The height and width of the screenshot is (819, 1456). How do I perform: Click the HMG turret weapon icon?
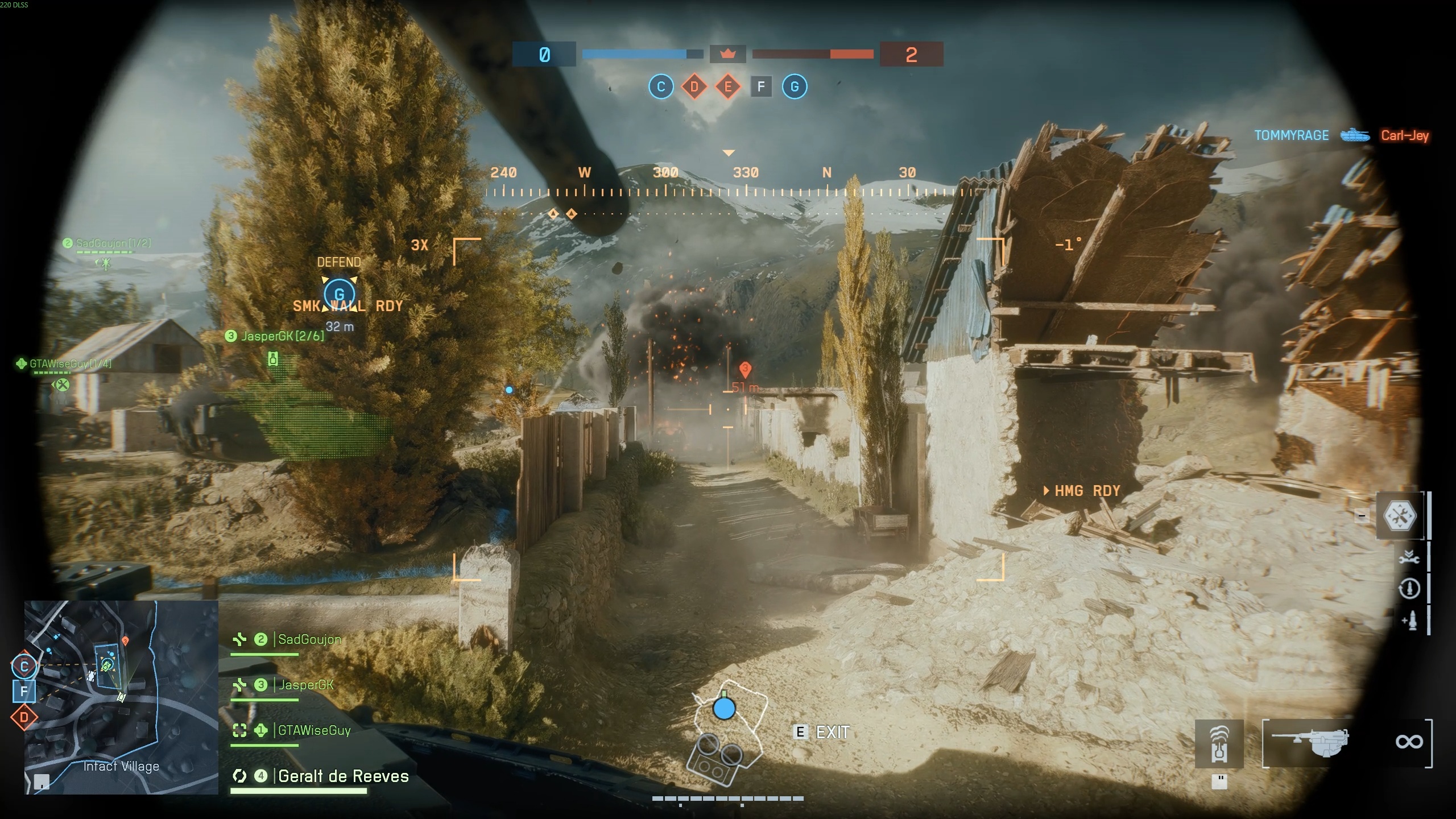[1314, 742]
